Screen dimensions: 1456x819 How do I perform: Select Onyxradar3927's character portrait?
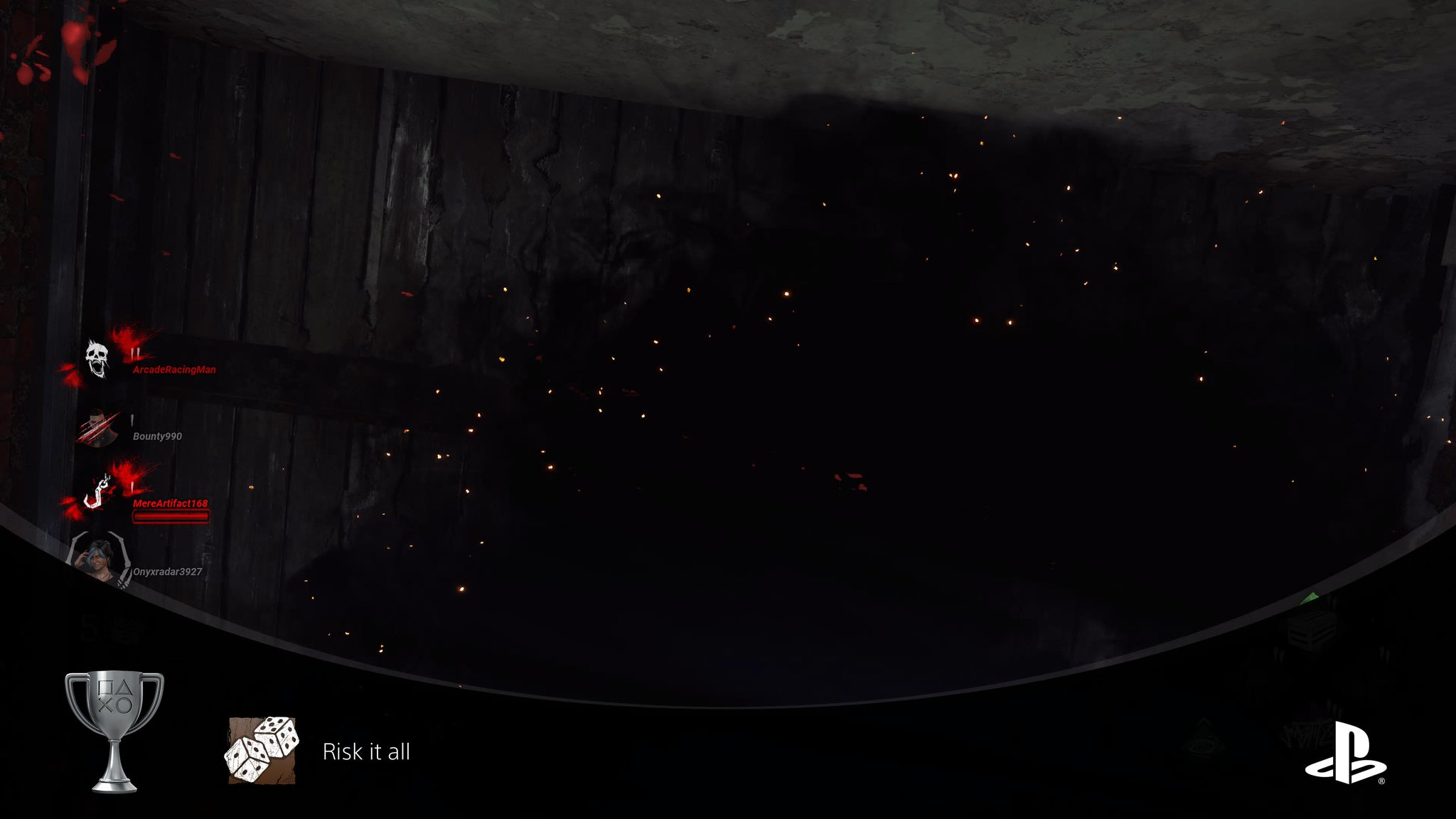coord(98,557)
